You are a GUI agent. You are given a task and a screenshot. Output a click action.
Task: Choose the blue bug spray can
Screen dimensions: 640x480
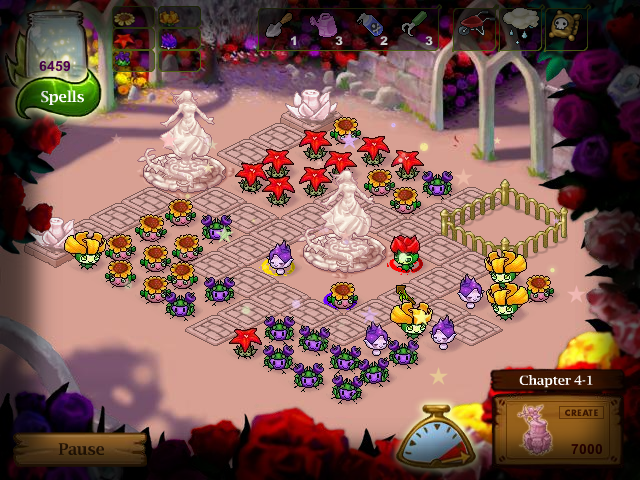tap(369, 27)
